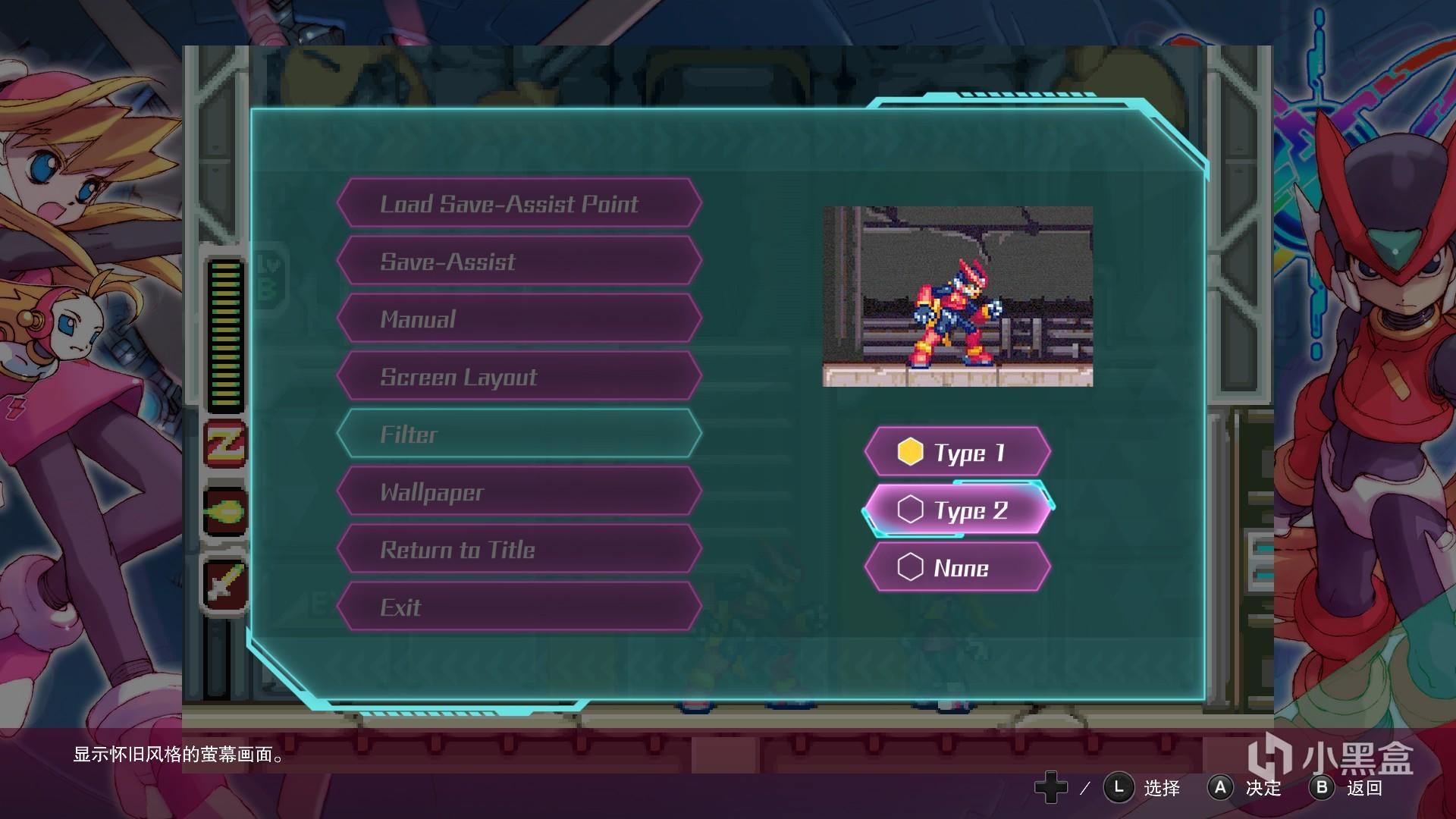
Task: Select the Filter menu entry
Action: click(519, 434)
